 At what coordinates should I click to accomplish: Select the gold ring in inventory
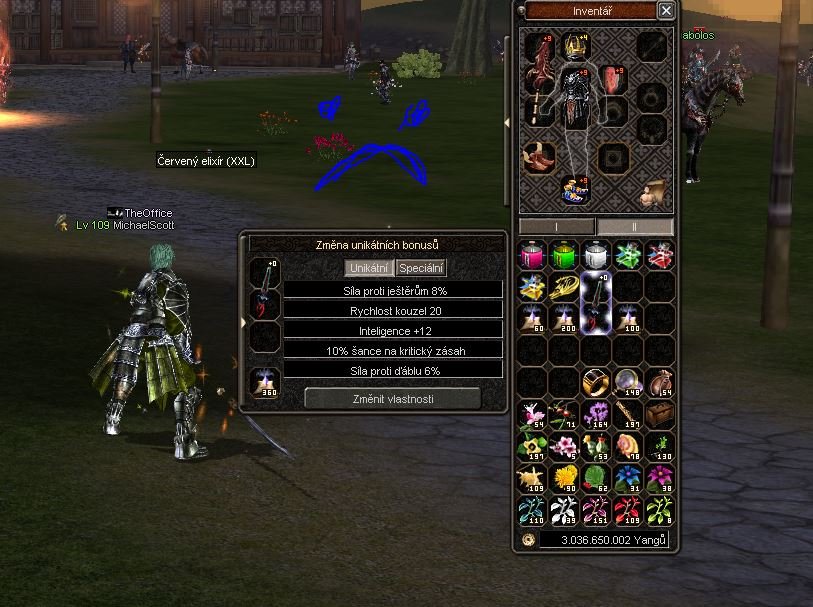tap(596, 382)
